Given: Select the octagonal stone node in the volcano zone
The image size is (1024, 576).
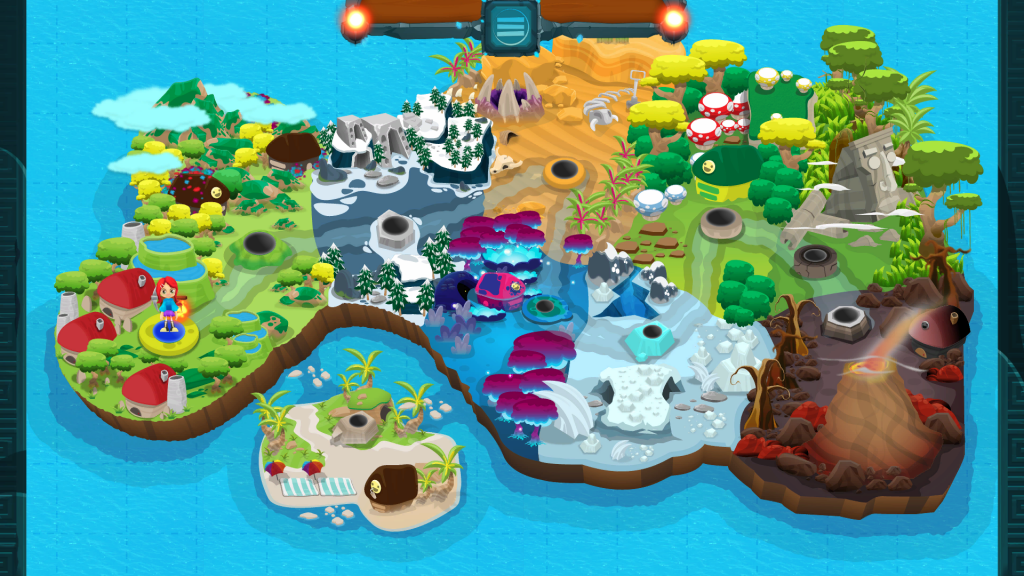Looking at the screenshot, I should (x=846, y=320).
